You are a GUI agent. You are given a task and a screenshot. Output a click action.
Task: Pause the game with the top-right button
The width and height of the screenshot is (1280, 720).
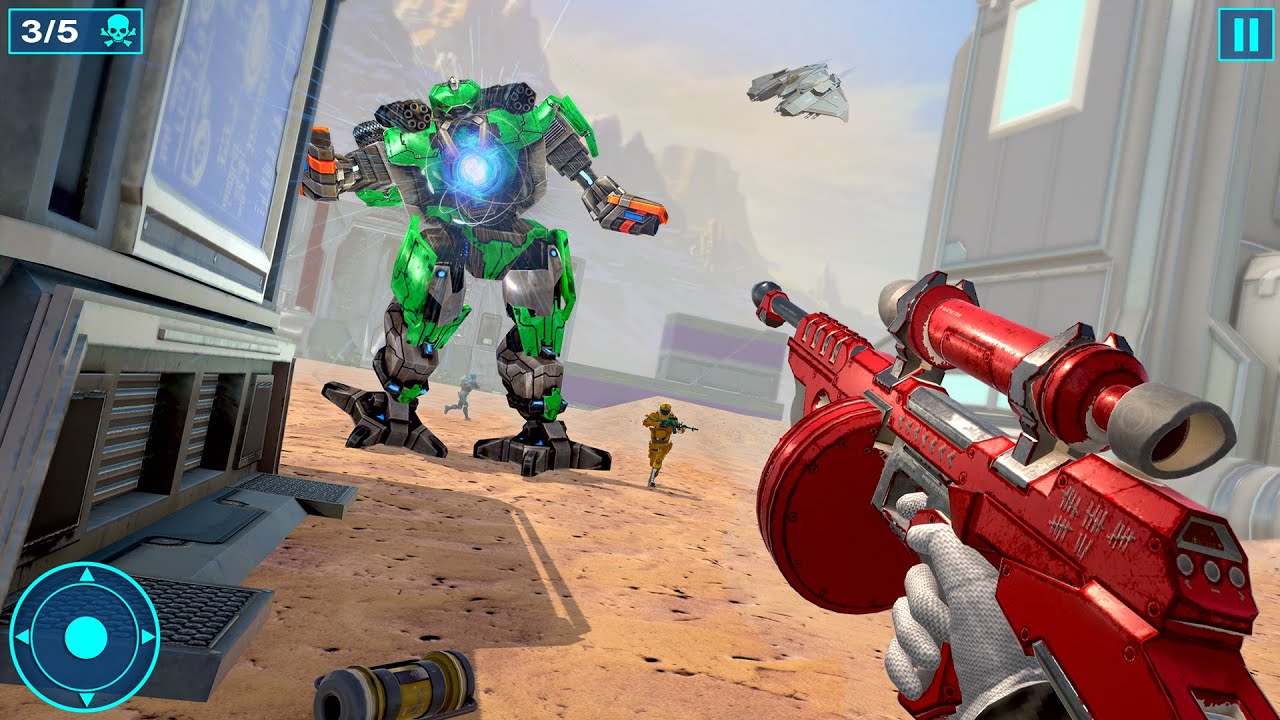coord(1245,35)
